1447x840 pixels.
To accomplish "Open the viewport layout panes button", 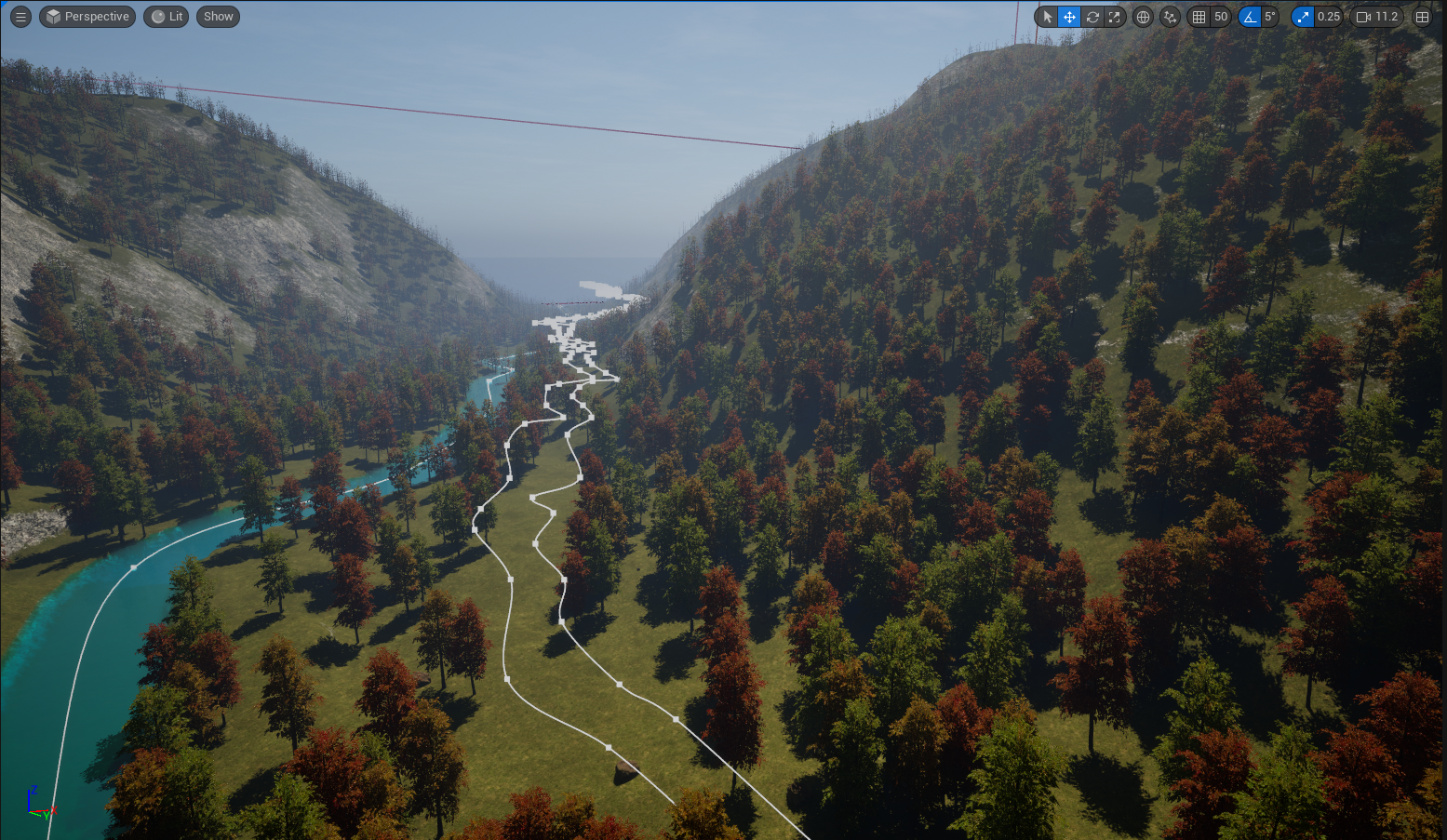I will click(x=1422, y=17).
